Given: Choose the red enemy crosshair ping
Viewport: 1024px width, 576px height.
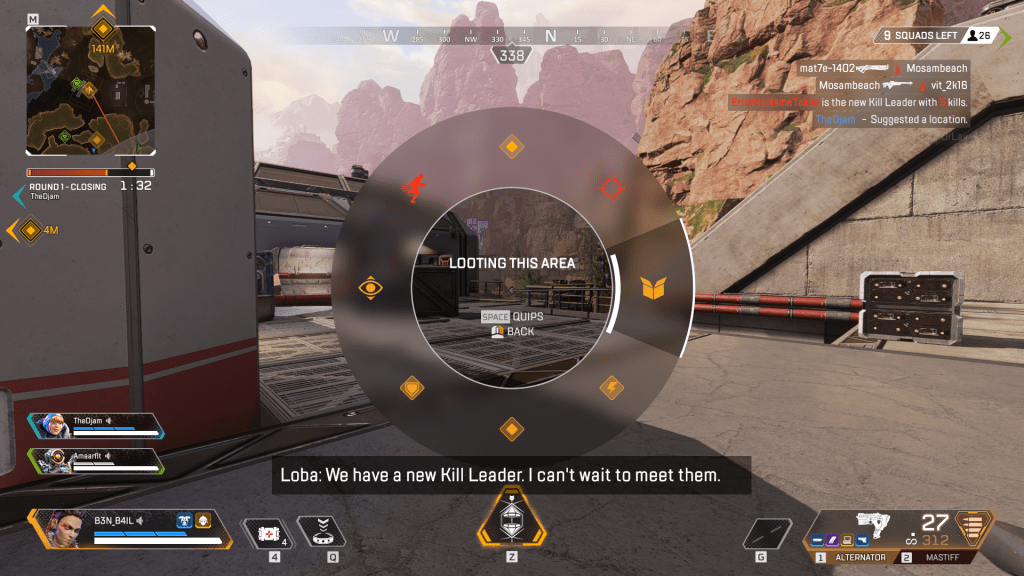Looking at the screenshot, I should (x=611, y=187).
